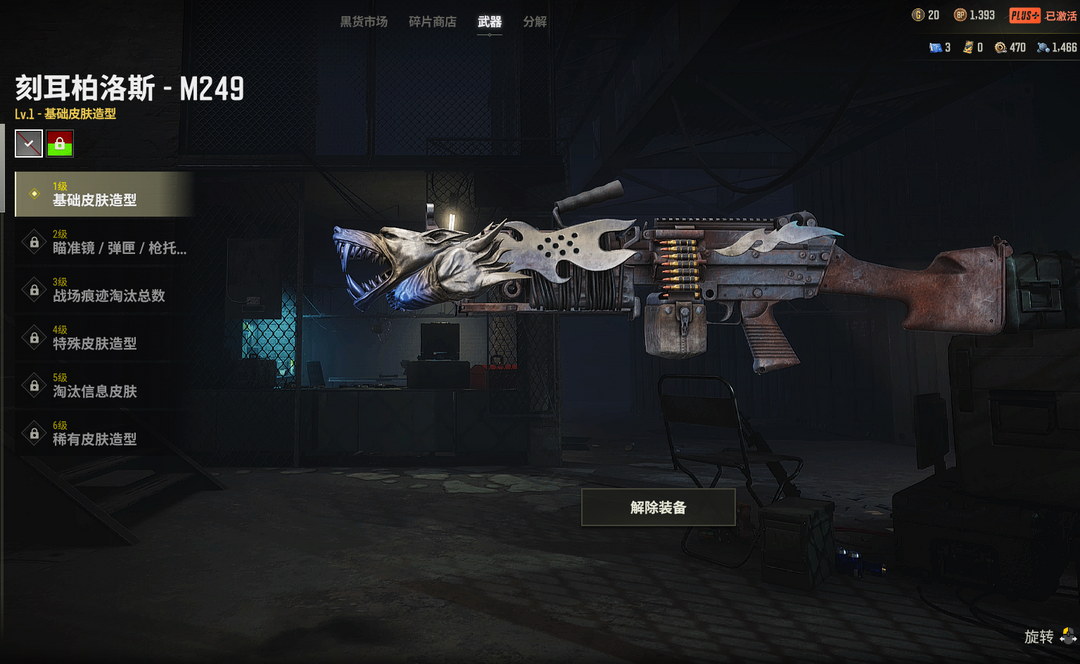Choose level 2 瞄准镜 / 弹匣 / 枪托 entry

(104, 242)
